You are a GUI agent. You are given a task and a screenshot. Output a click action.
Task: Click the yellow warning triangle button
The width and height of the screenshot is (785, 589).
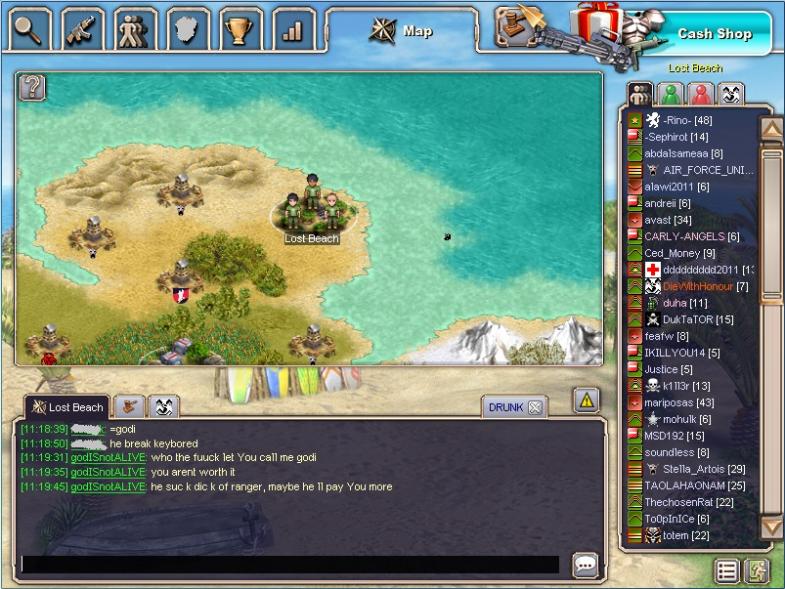(586, 400)
